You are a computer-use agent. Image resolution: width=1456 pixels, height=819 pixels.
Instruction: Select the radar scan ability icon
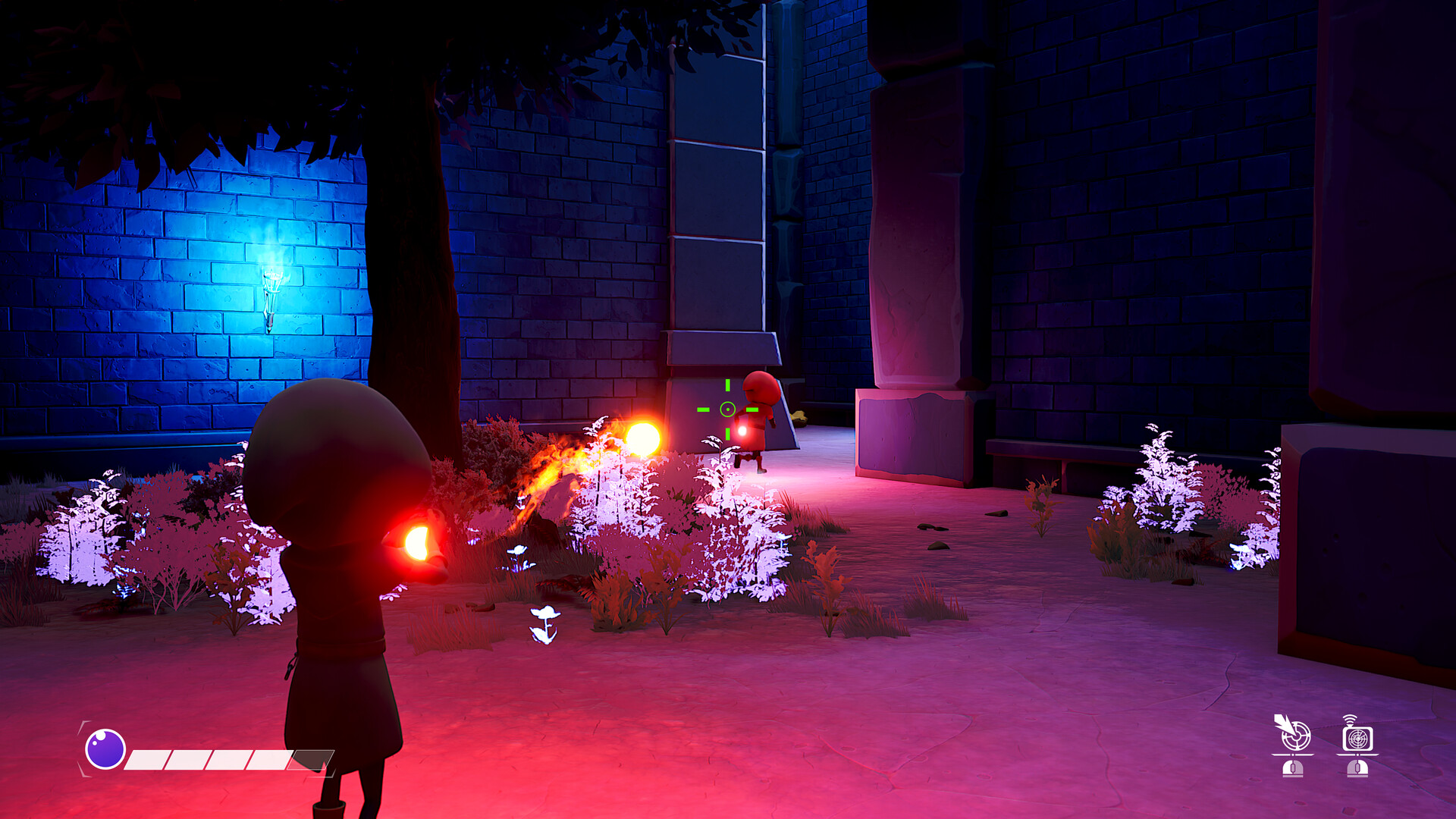(x=1357, y=737)
